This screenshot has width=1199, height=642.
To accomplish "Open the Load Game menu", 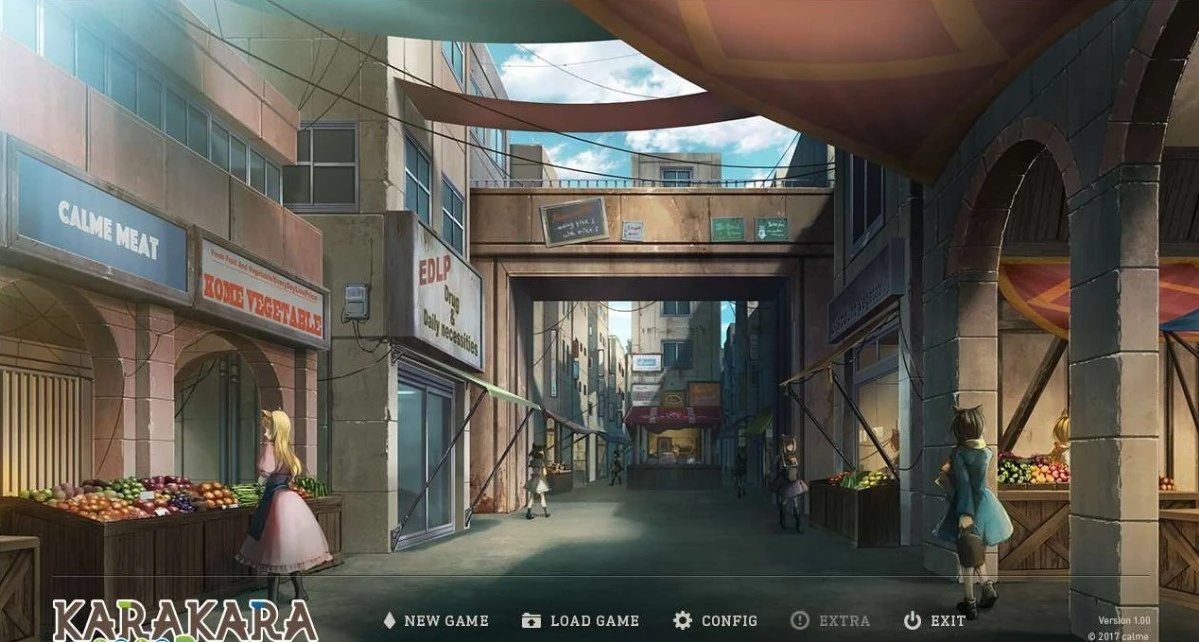I will [581, 621].
